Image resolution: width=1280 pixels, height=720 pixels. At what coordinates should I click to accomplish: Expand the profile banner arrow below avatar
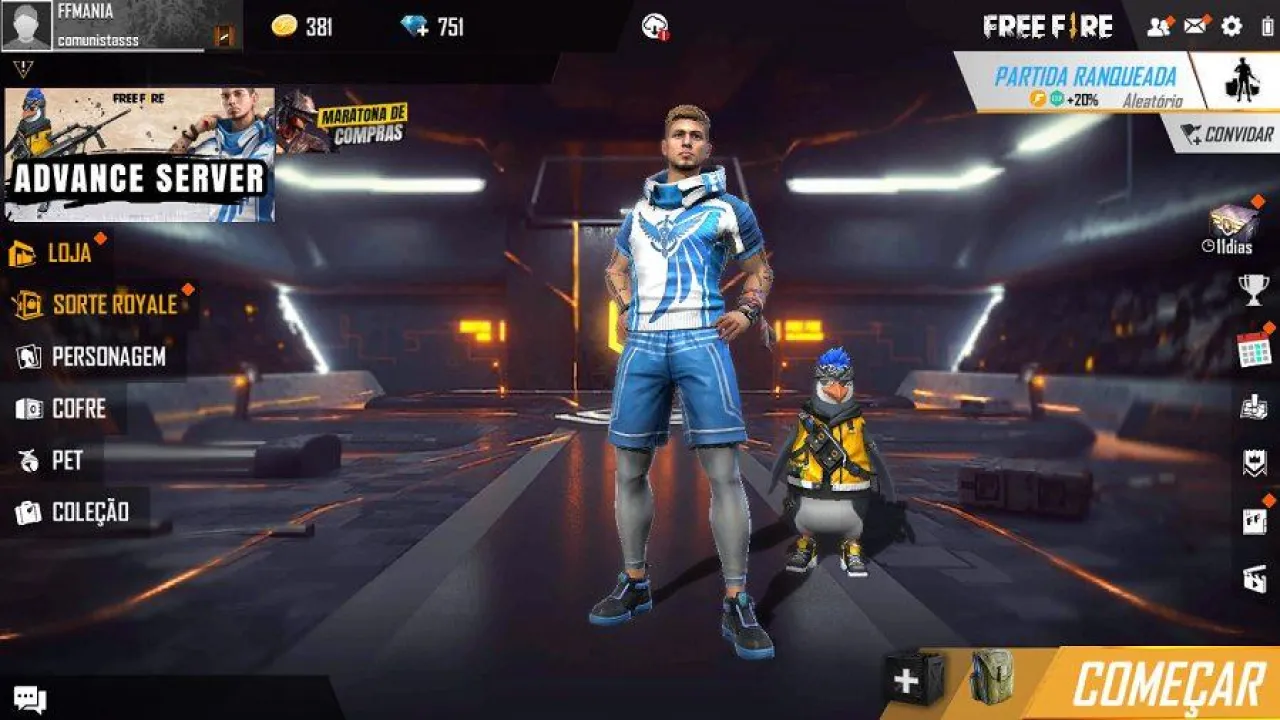[x=22, y=66]
